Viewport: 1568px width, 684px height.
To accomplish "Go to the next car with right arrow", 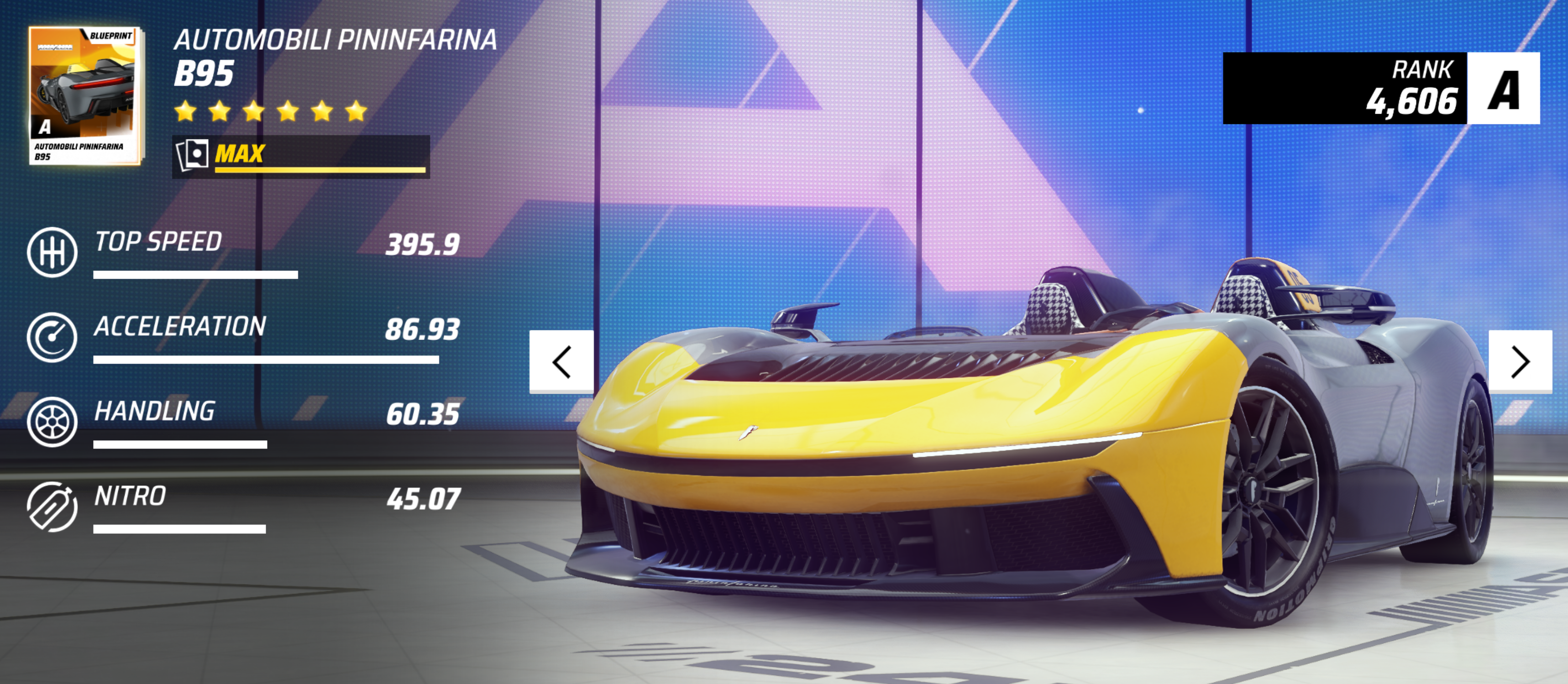I will 1520,362.
